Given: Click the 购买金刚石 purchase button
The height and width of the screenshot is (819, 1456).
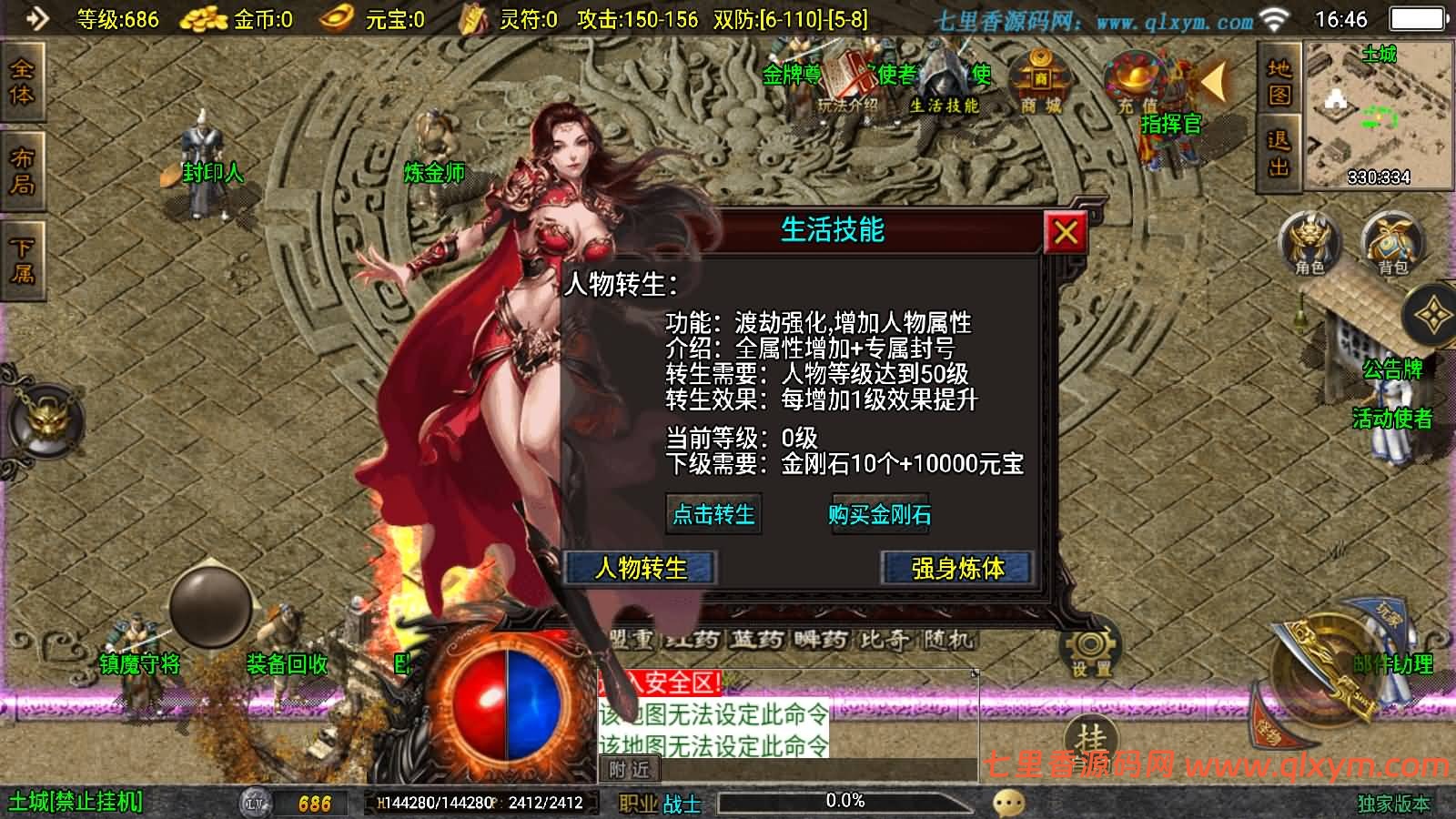Looking at the screenshot, I should coord(880,514).
